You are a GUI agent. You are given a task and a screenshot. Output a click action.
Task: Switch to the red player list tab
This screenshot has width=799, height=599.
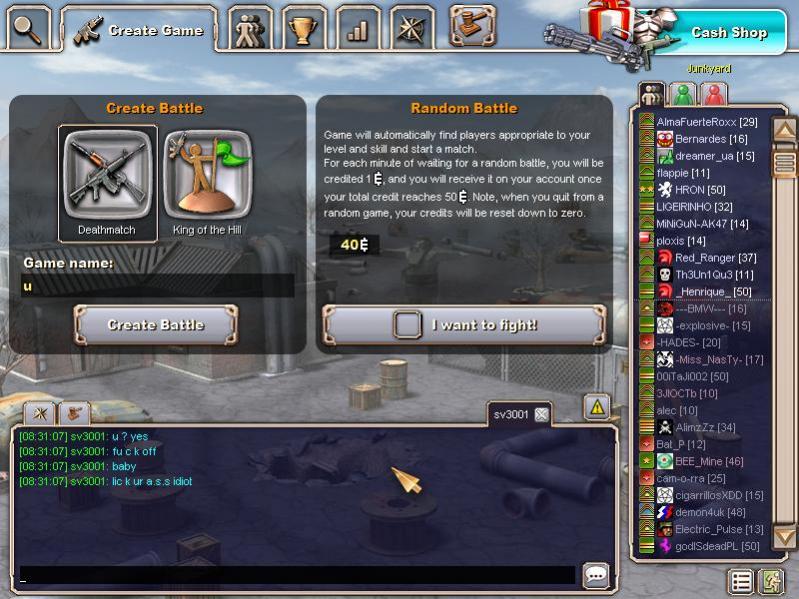tap(714, 95)
